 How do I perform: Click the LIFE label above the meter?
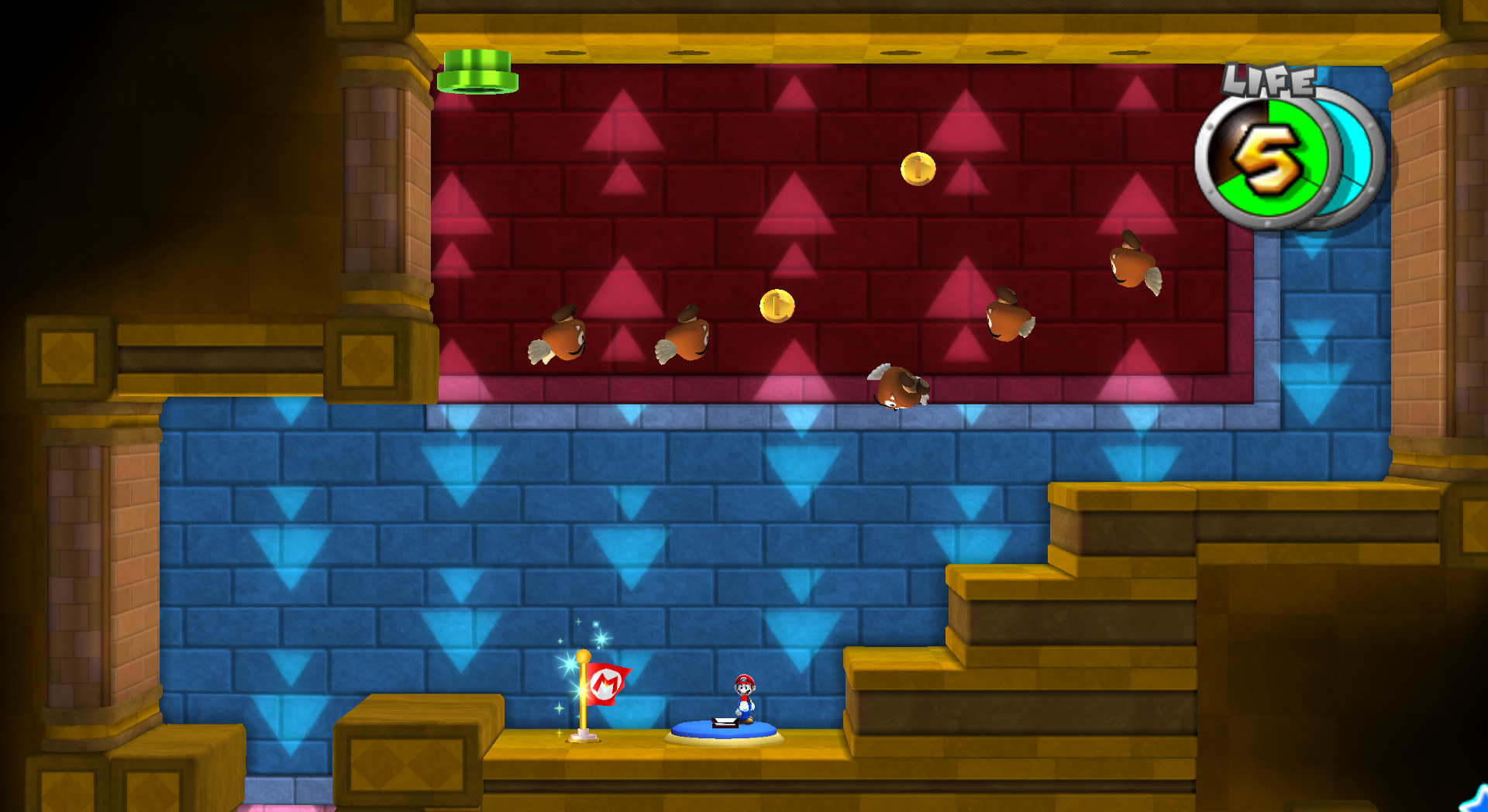pos(1269,81)
